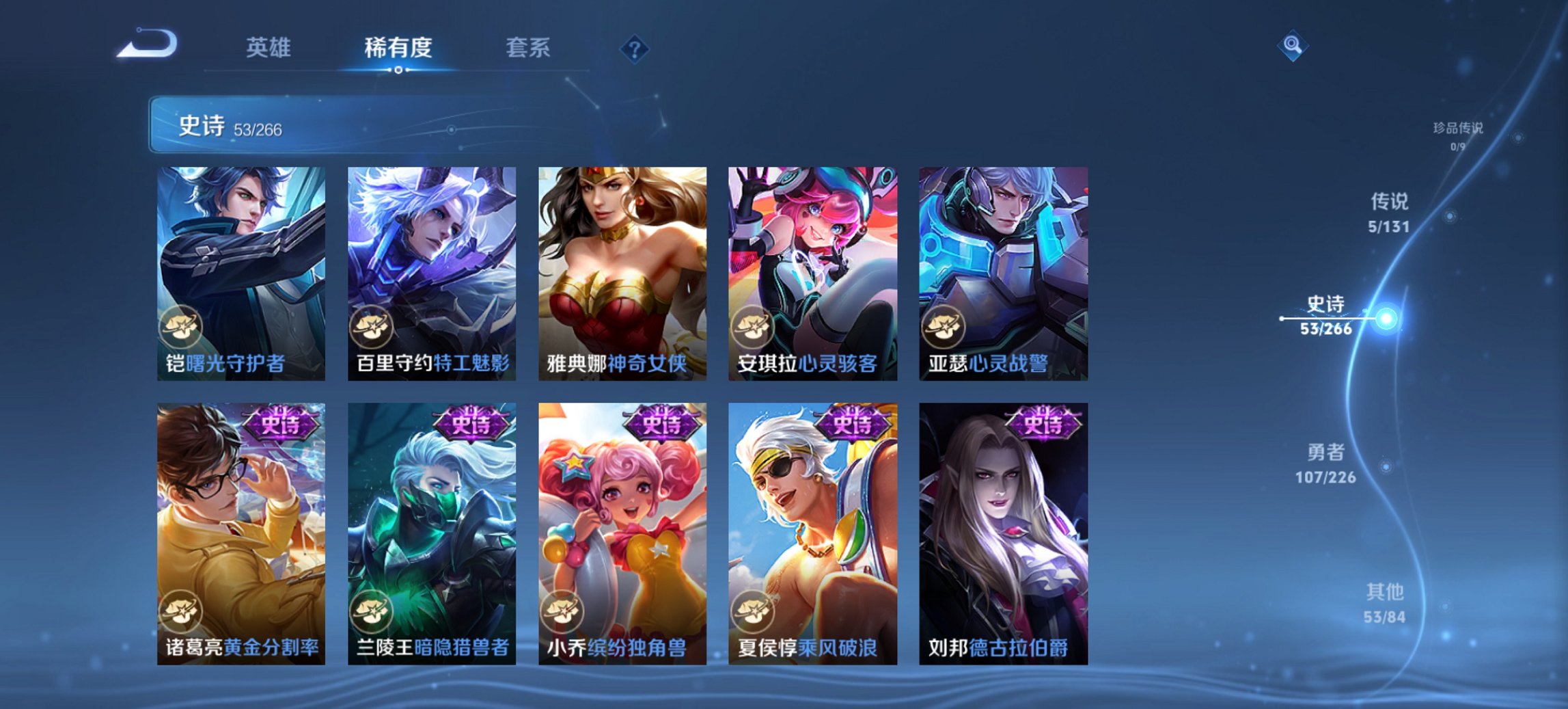The width and height of the screenshot is (1568, 709).
Task: Open the 百里守约特工魅影 skin card
Action: tap(430, 267)
